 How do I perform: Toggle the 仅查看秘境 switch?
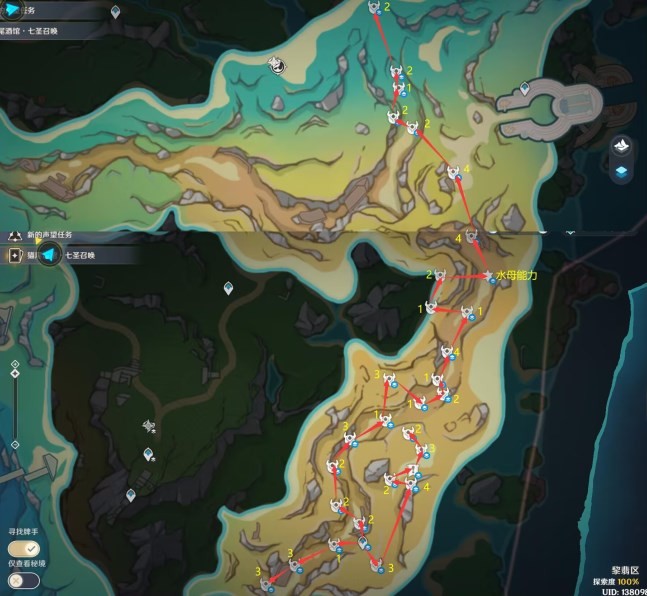17,579
